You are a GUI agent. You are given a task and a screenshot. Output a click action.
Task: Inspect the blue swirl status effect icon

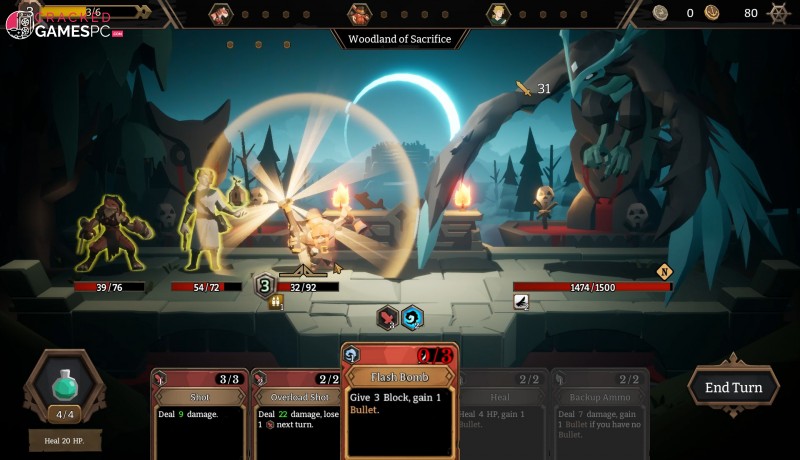point(412,318)
